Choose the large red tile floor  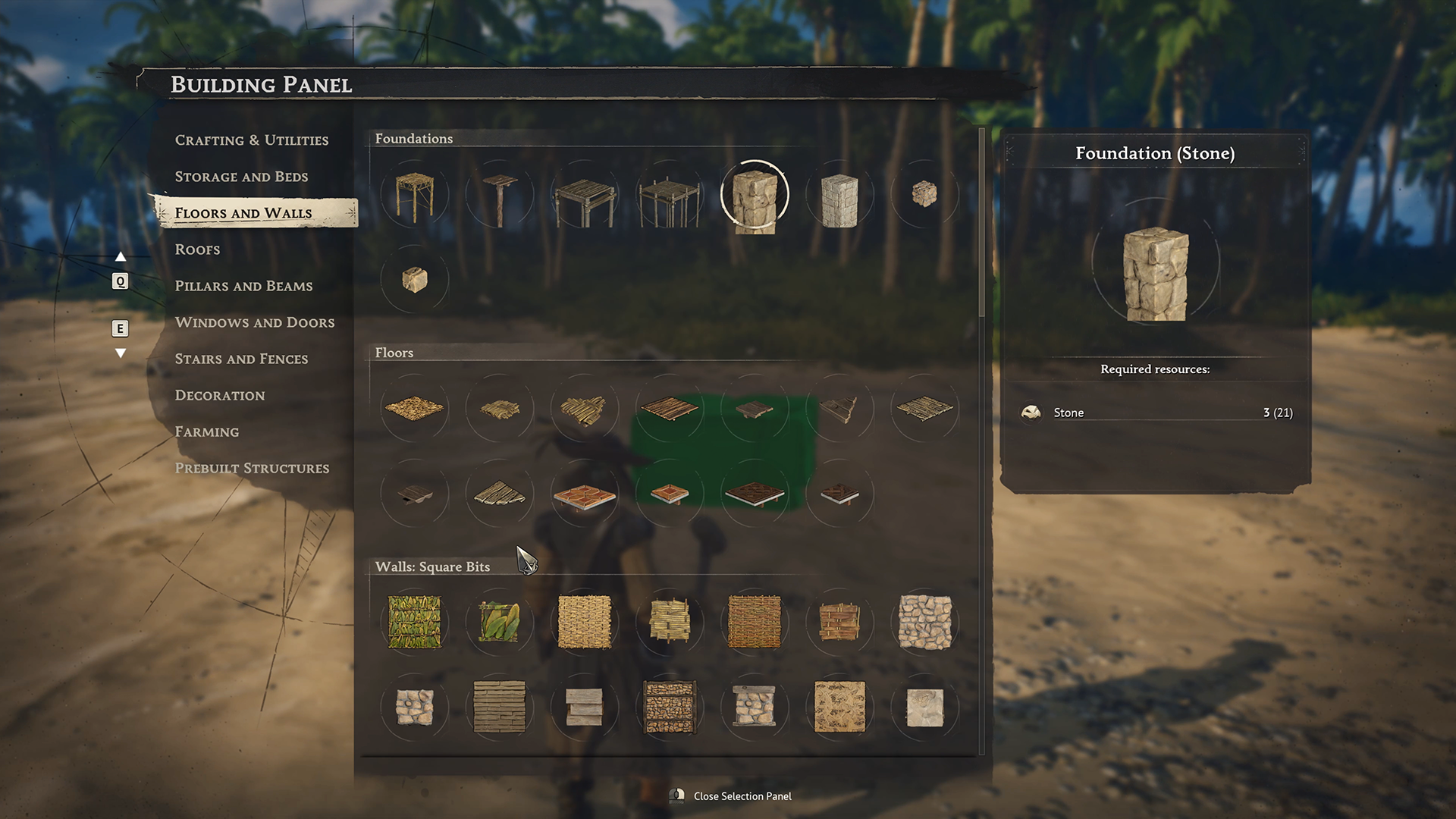click(585, 495)
